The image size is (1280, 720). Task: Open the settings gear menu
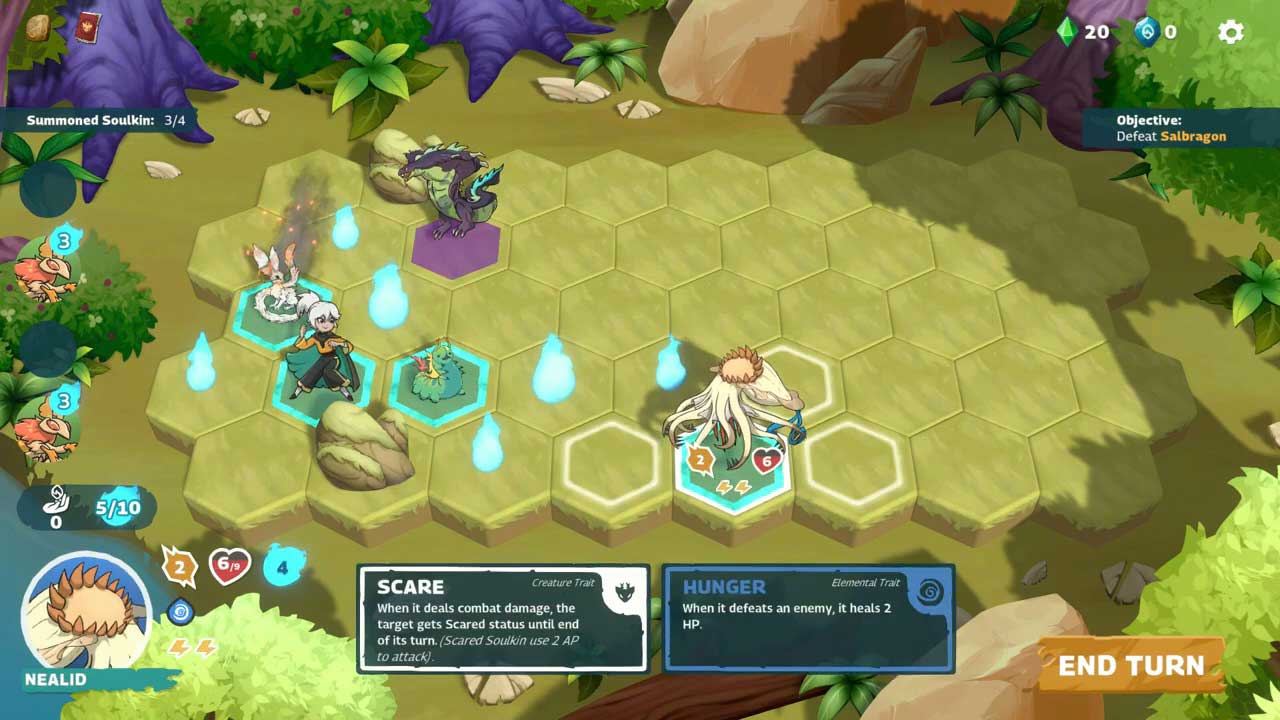coord(1230,32)
